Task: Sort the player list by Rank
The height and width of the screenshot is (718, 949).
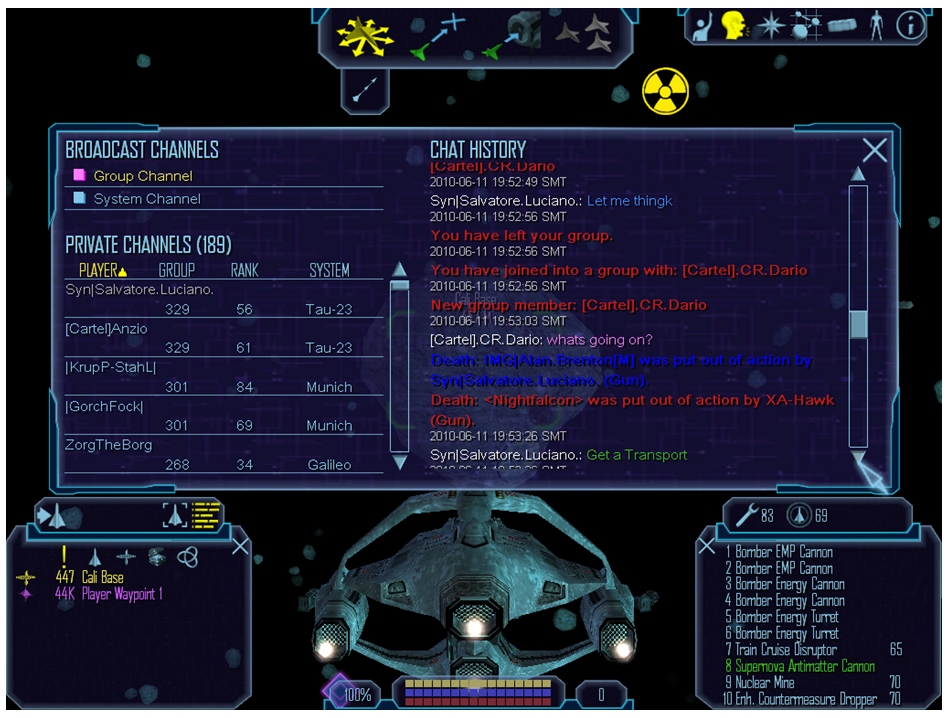Action: pyautogui.click(x=245, y=270)
